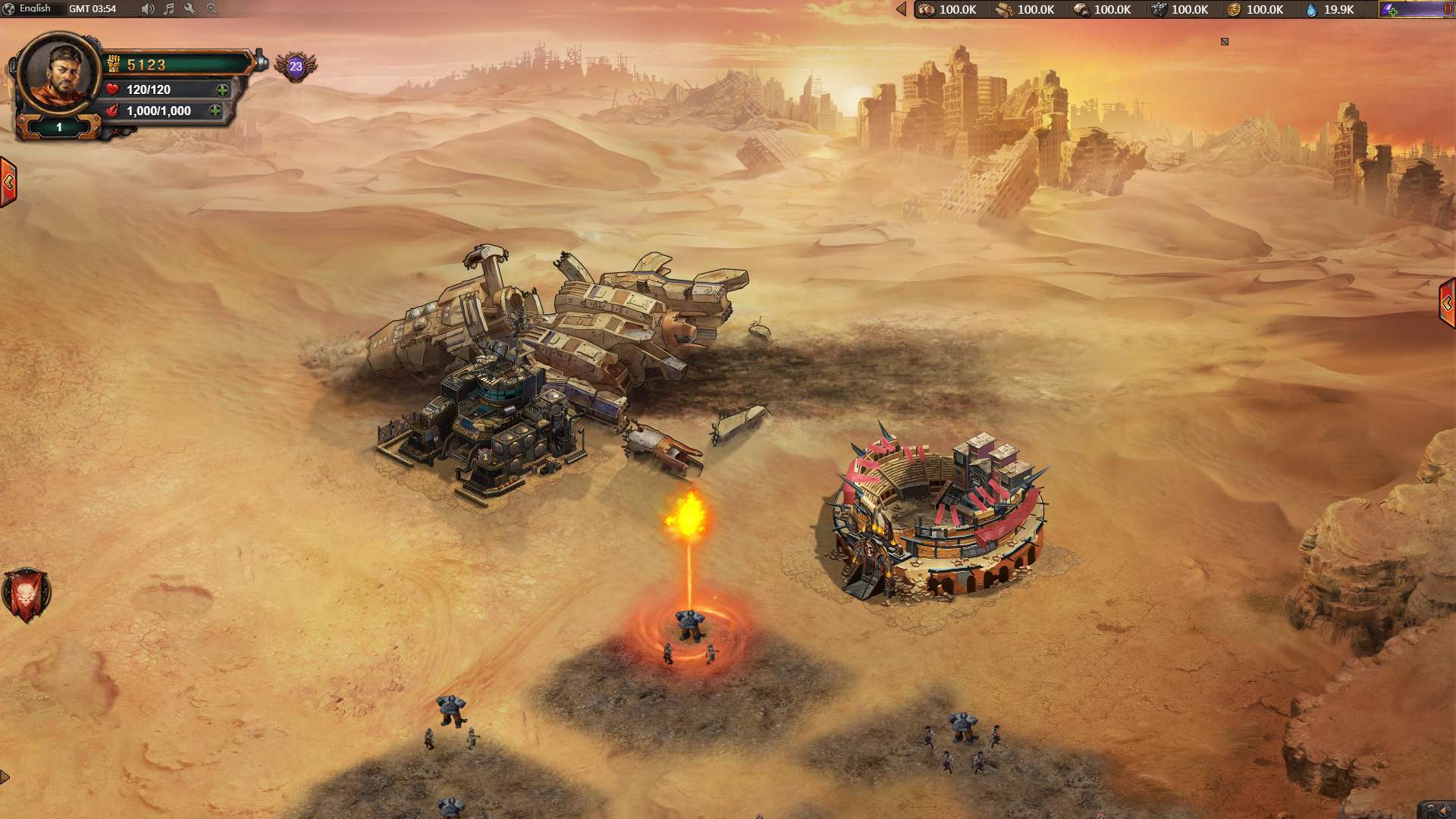Open the commander portrait profile

[59, 74]
